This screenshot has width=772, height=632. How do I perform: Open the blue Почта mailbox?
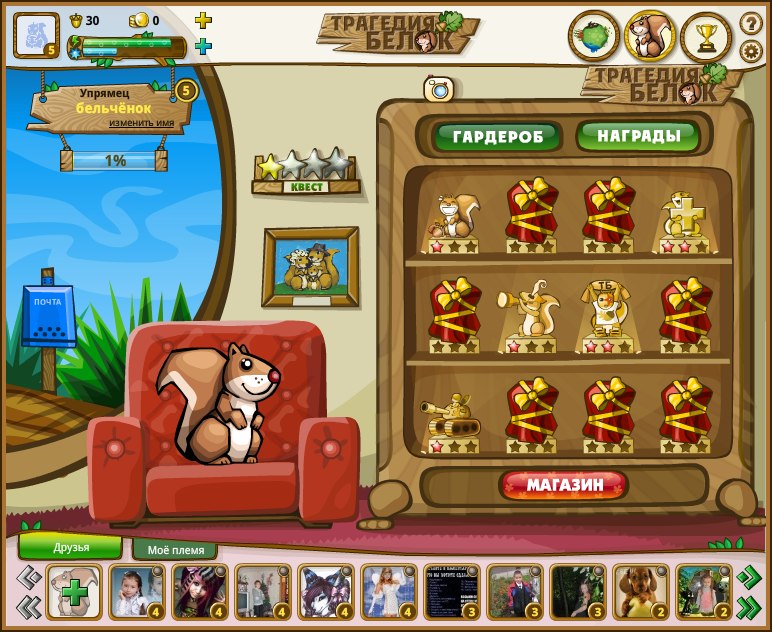pyautogui.click(x=48, y=318)
